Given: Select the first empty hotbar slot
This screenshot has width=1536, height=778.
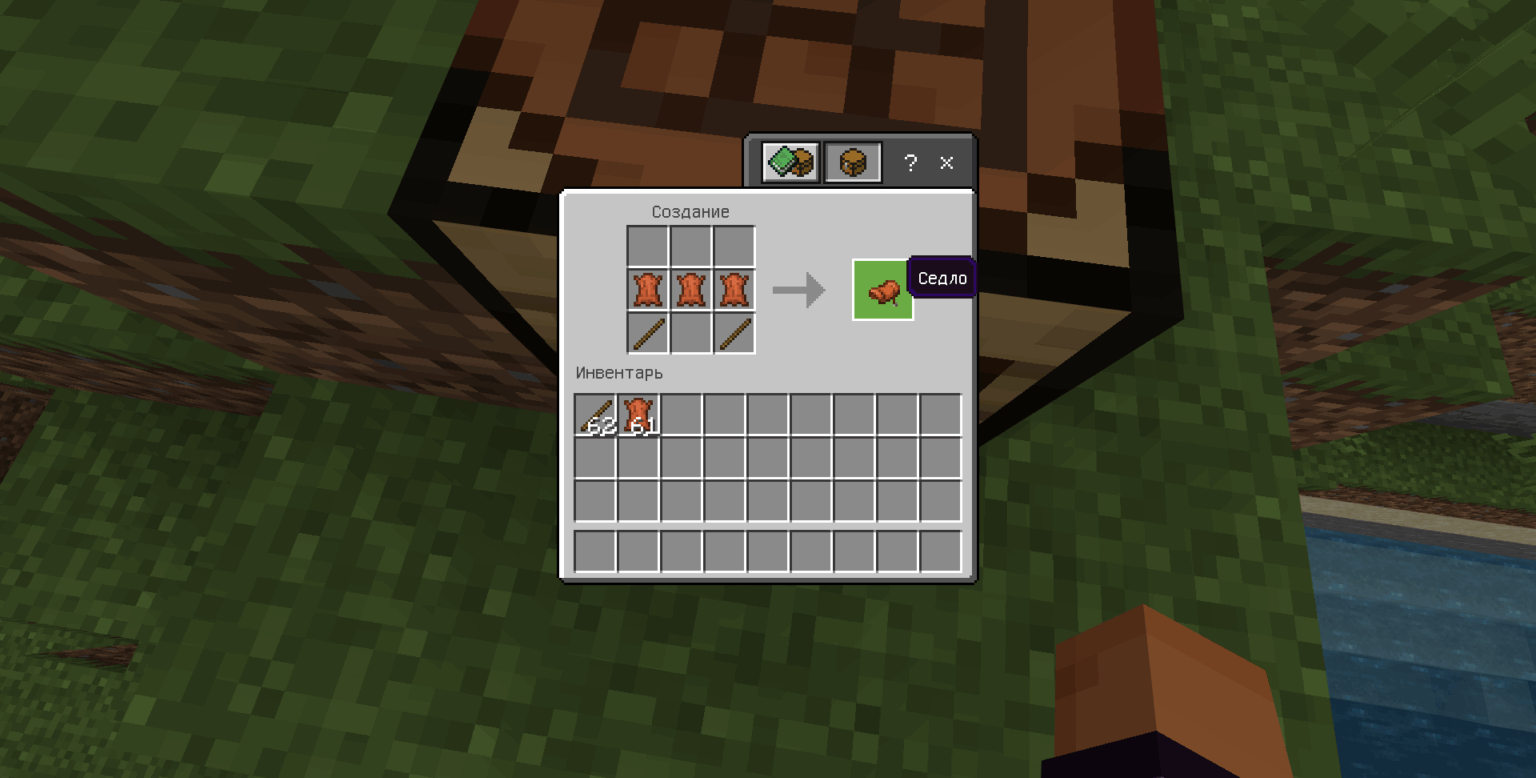Looking at the screenshot, I should tap(595, 551).
